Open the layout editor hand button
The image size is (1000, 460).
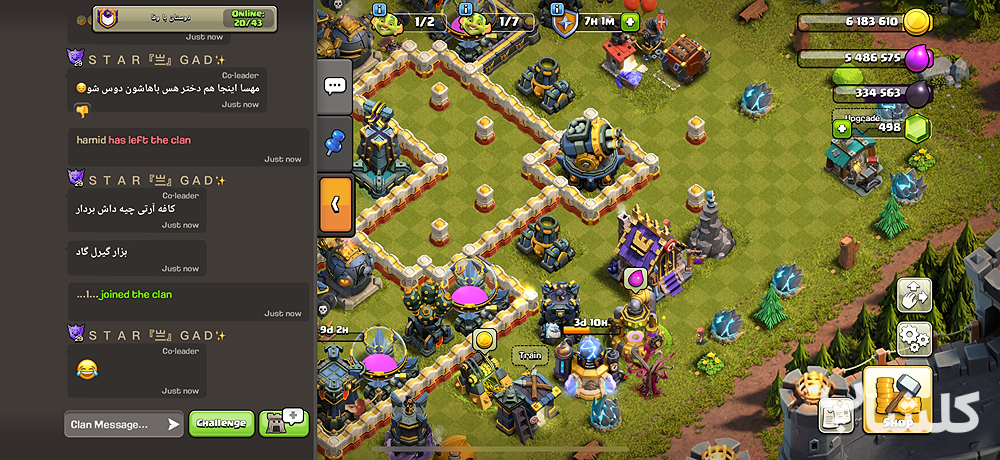[x=914, y=294]
